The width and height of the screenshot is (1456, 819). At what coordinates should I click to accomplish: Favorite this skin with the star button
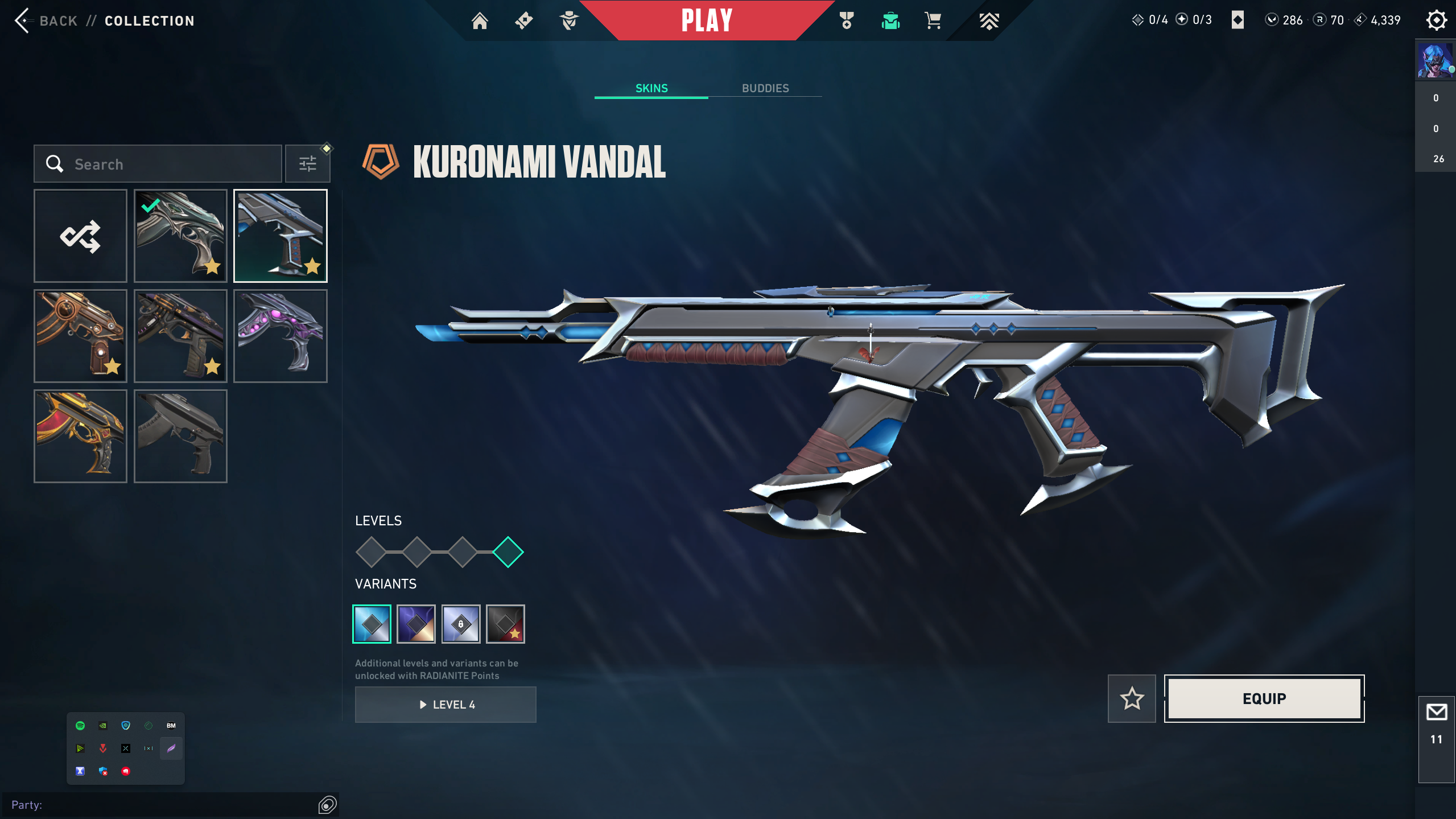coord(1132,698)
